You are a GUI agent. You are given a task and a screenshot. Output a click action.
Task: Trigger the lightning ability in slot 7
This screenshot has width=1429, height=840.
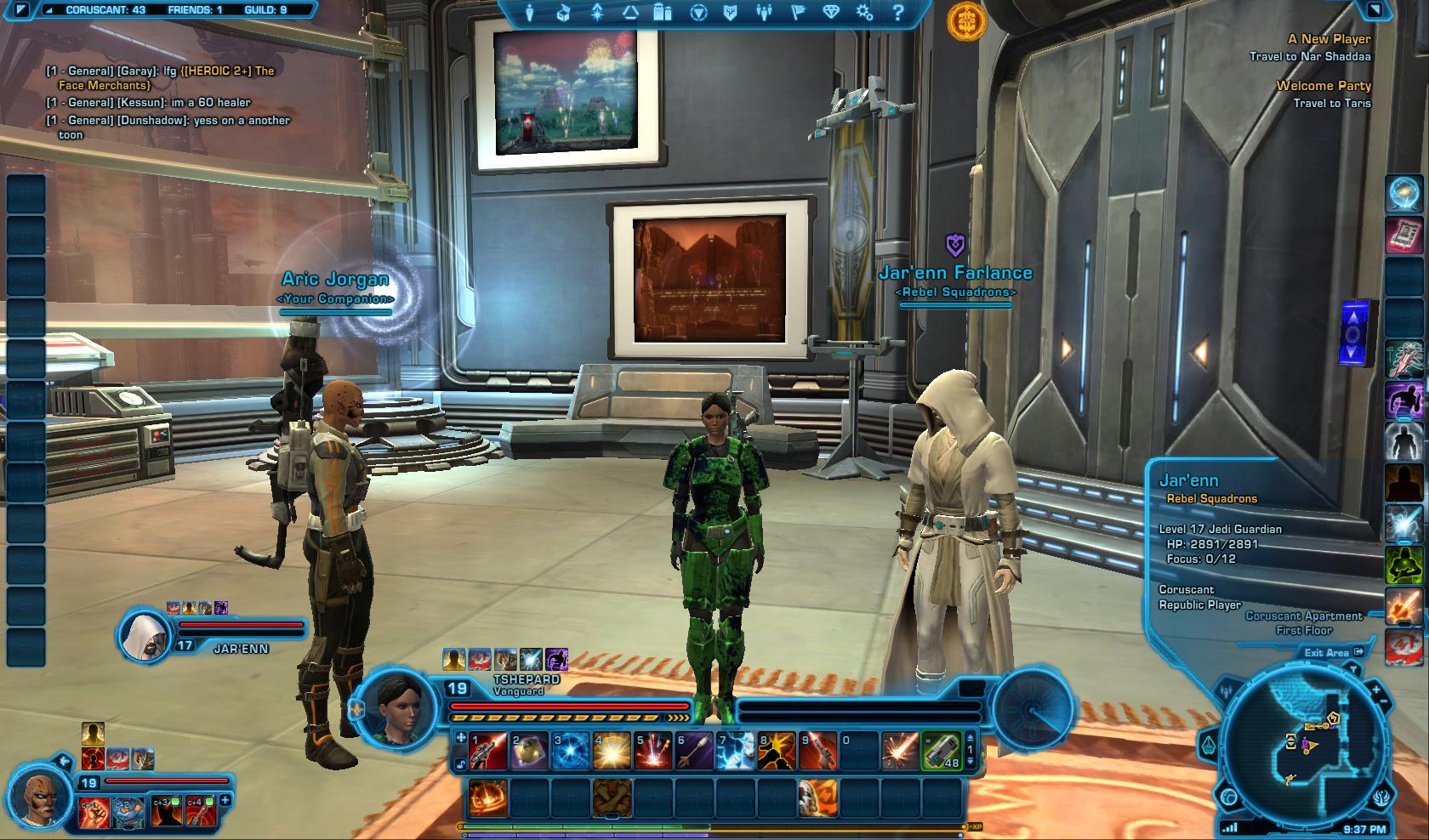[x=735, y=751]
